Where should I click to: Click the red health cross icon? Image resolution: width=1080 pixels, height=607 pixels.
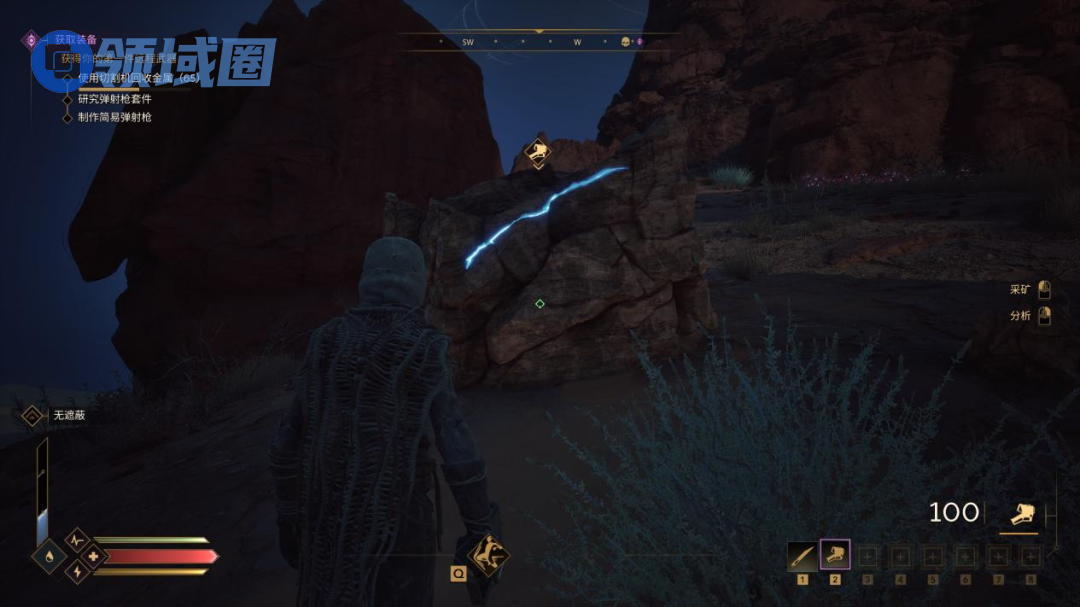[94, 556]
